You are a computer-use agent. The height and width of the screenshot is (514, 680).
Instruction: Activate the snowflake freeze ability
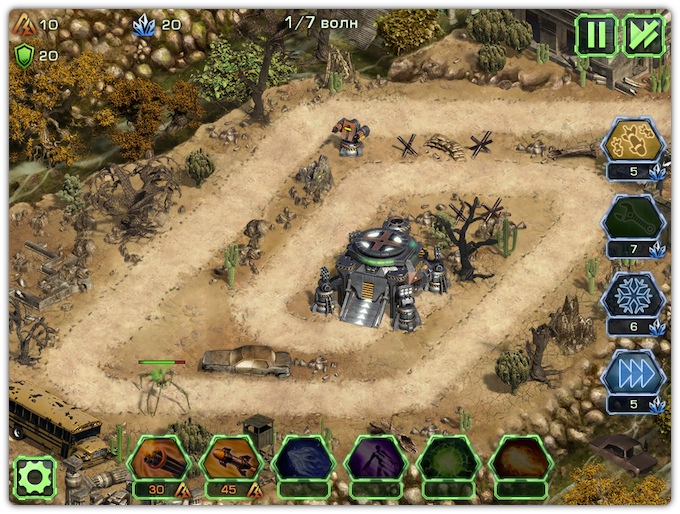coord(633,296)
